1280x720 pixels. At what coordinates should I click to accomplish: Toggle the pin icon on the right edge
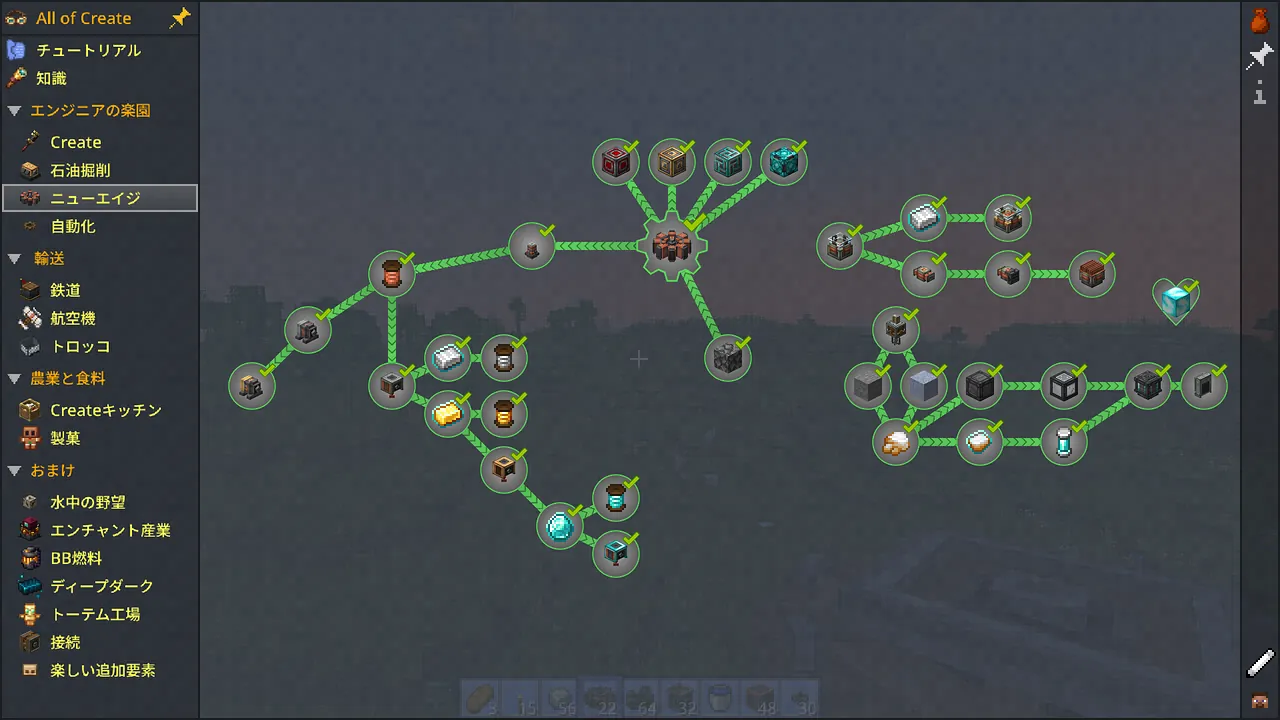pyautogui.click(x=1258, y=56)
